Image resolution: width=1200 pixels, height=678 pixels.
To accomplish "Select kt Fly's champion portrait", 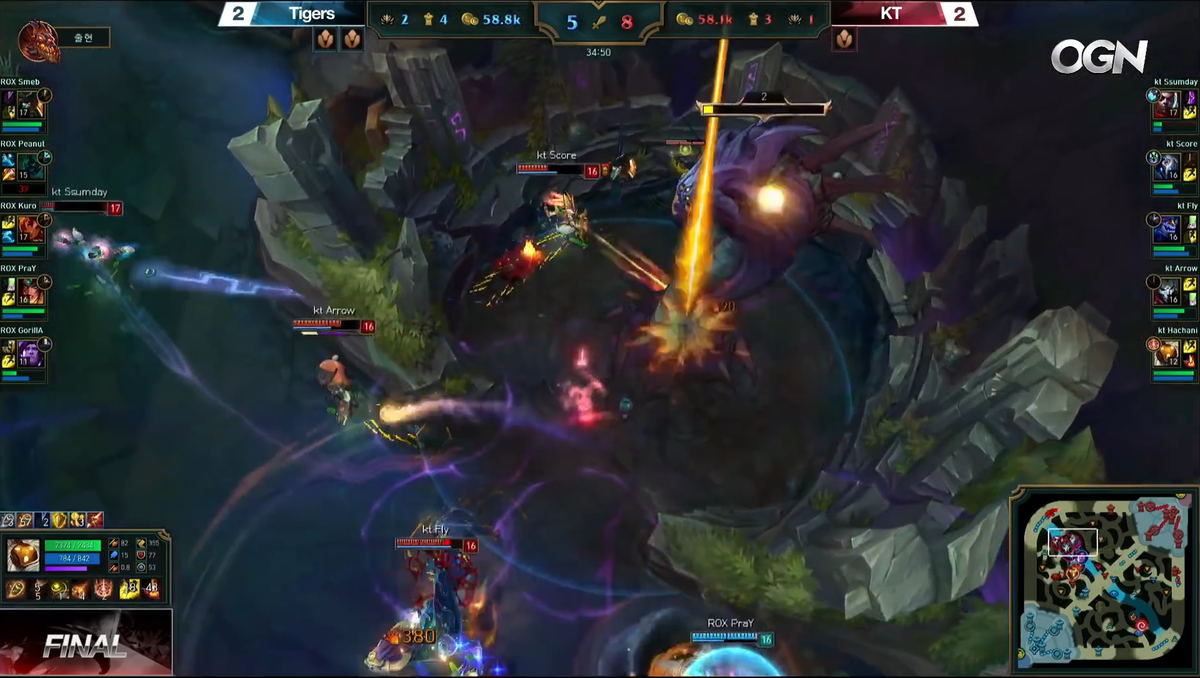I will (1167, 228).
